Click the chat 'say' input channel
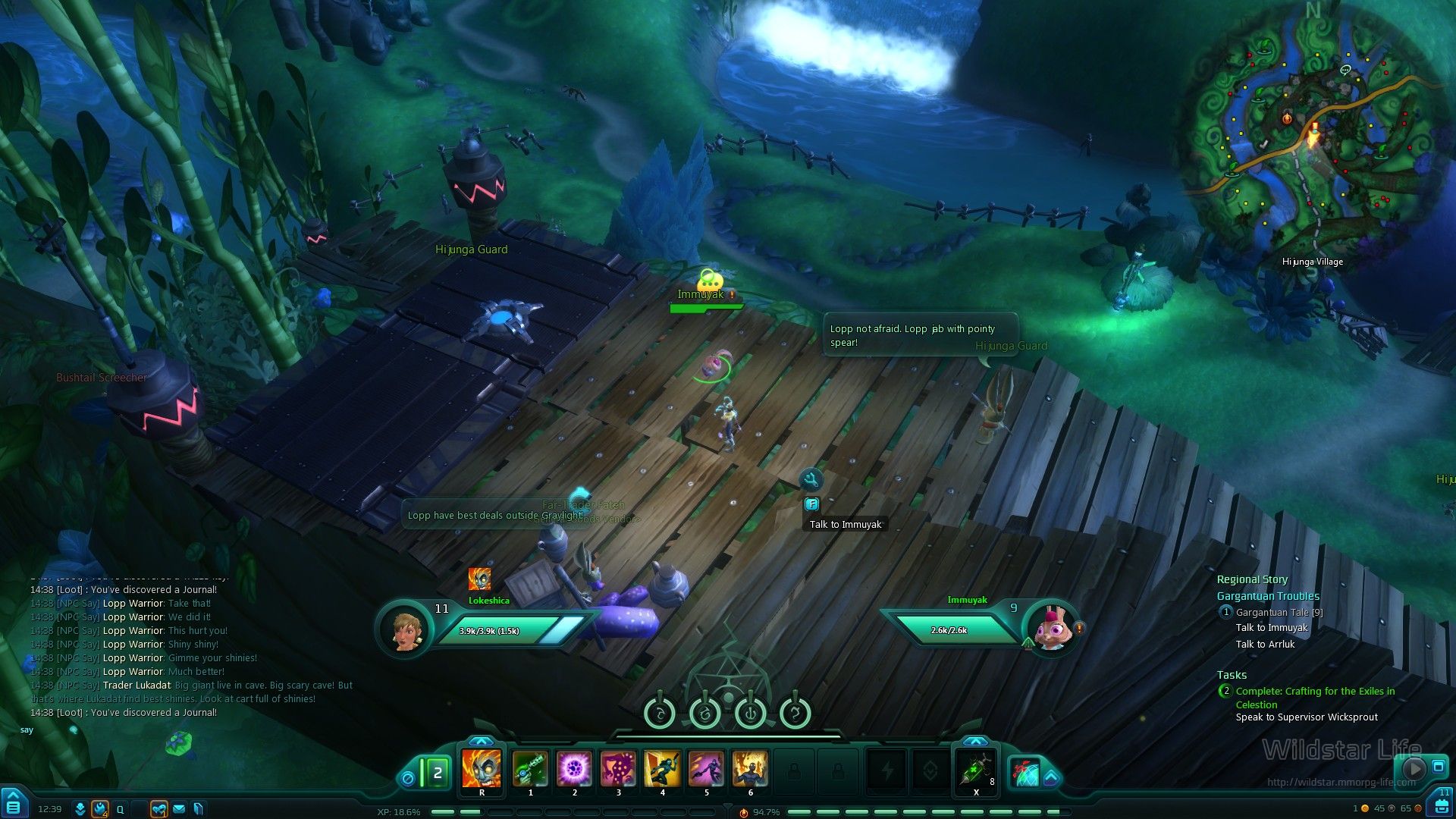The height and width of the screenshot is (819, 1456). coord(27,730)
